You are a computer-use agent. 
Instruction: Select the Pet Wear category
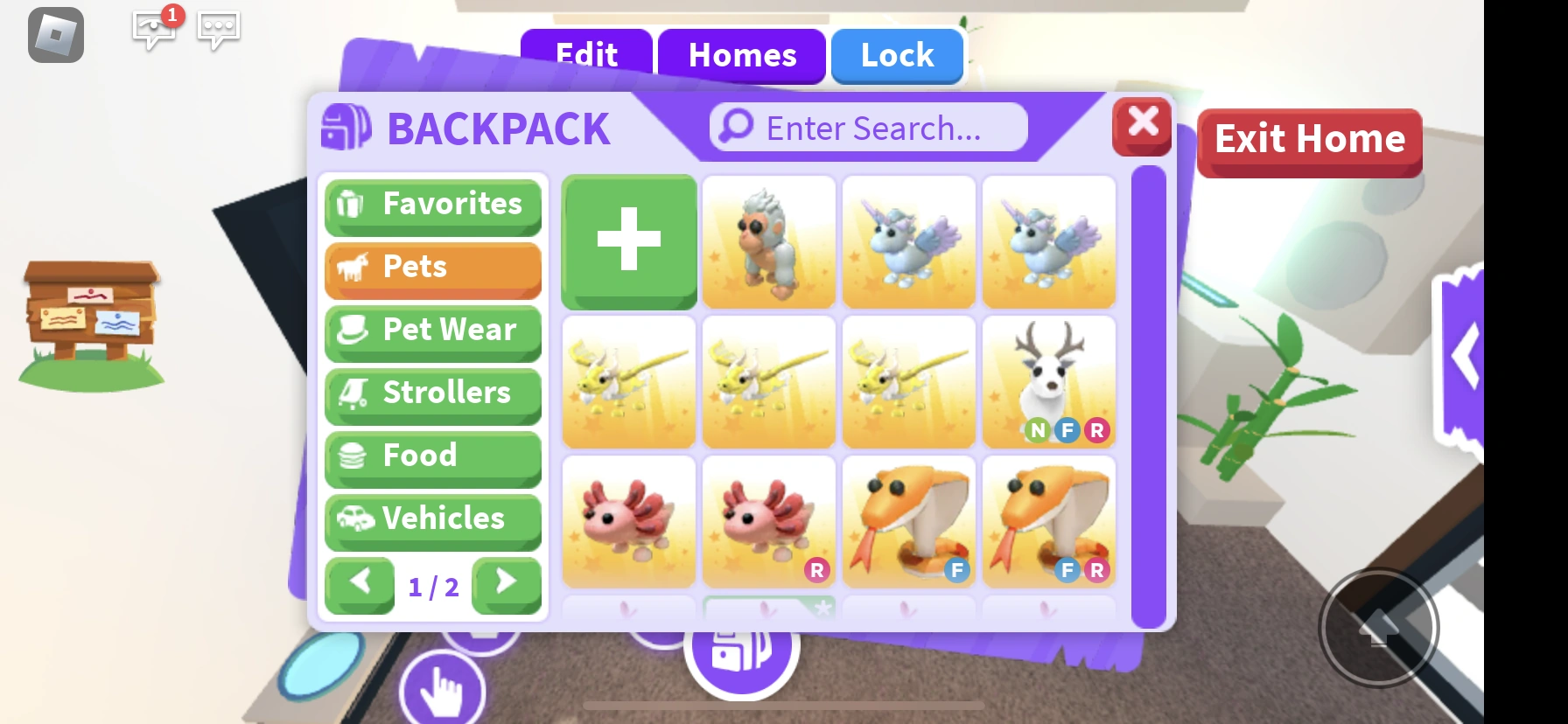click(x=432, y=331)
